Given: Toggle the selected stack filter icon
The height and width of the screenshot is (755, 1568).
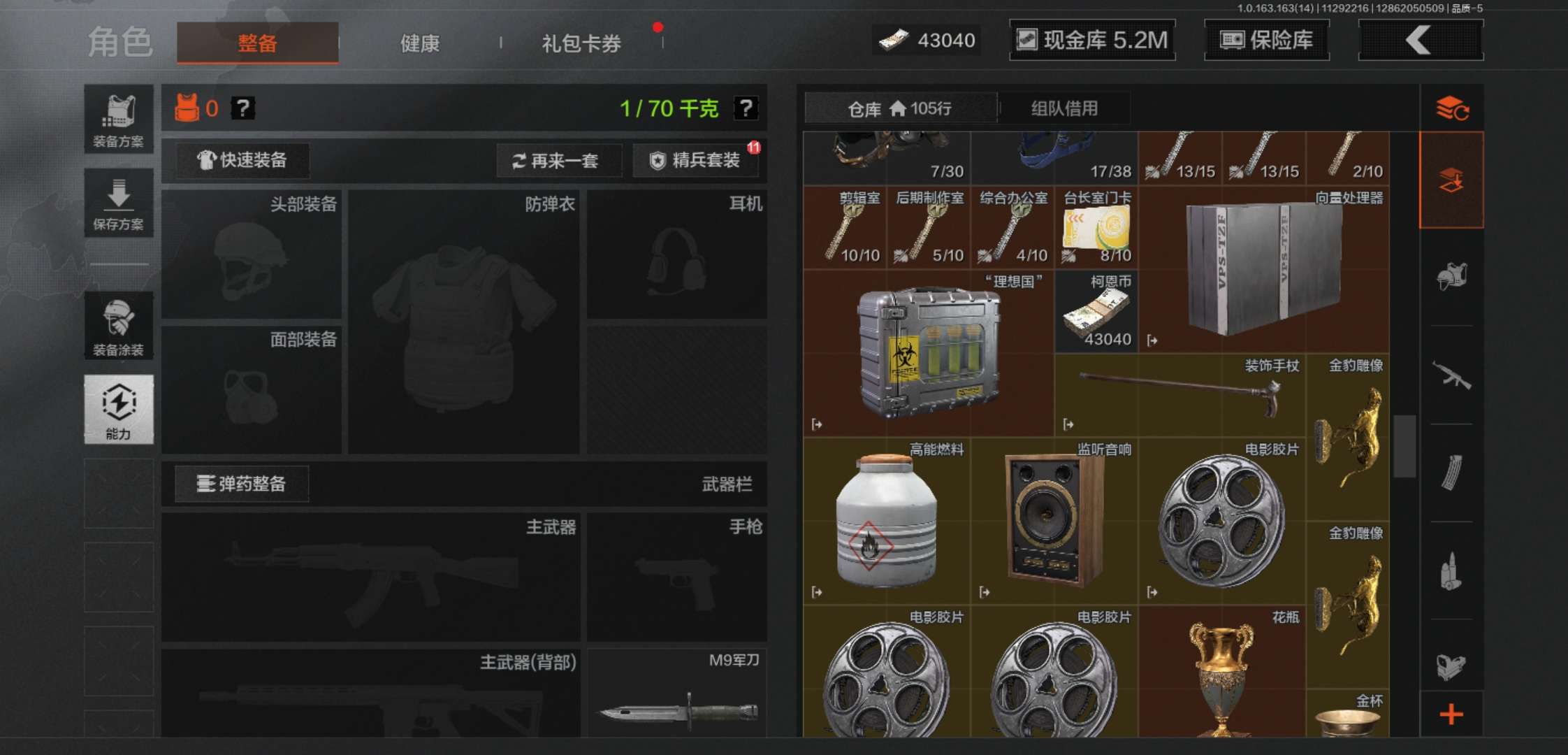Looking at the screenshot, I should pyautogui.click(x=1452, y=178).
